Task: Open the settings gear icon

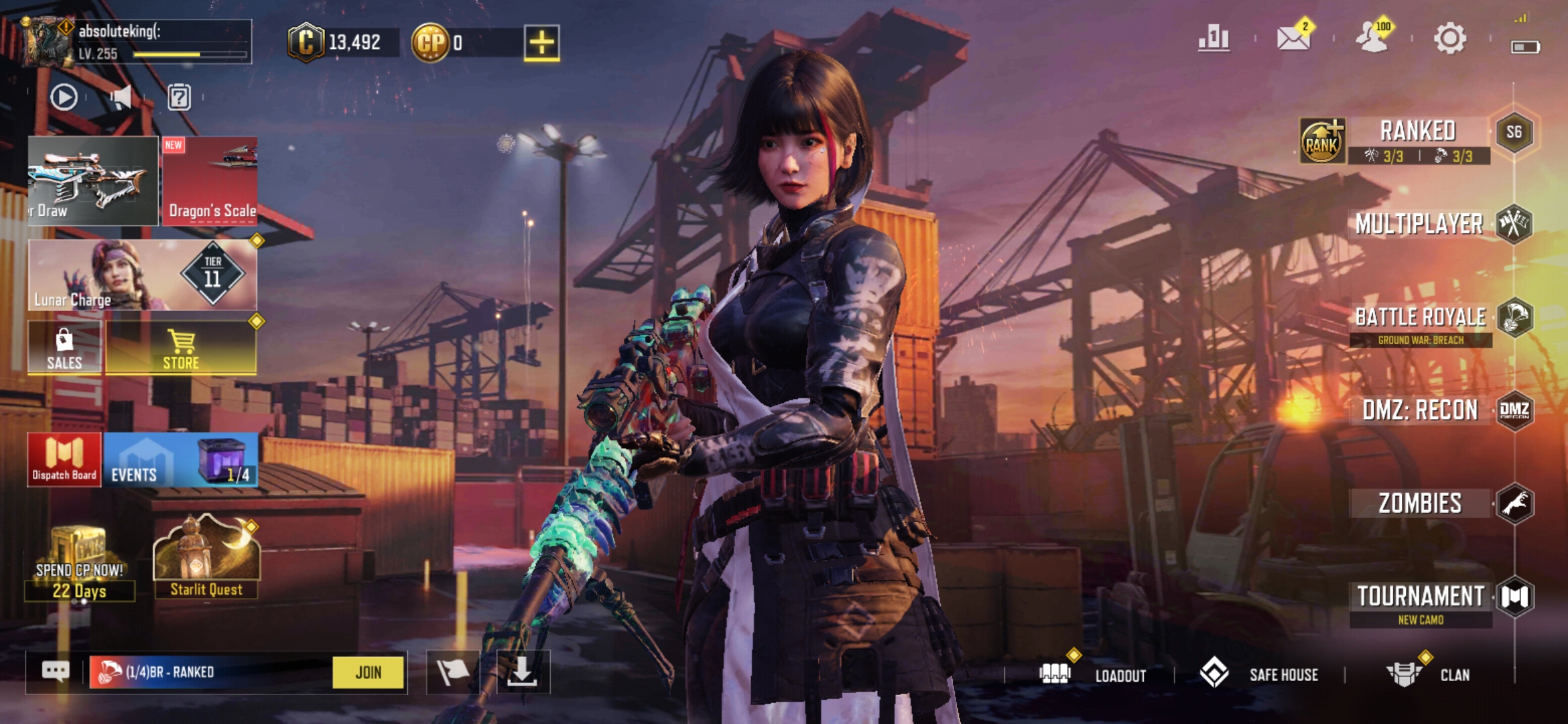Action: [x=1450, y=39]
